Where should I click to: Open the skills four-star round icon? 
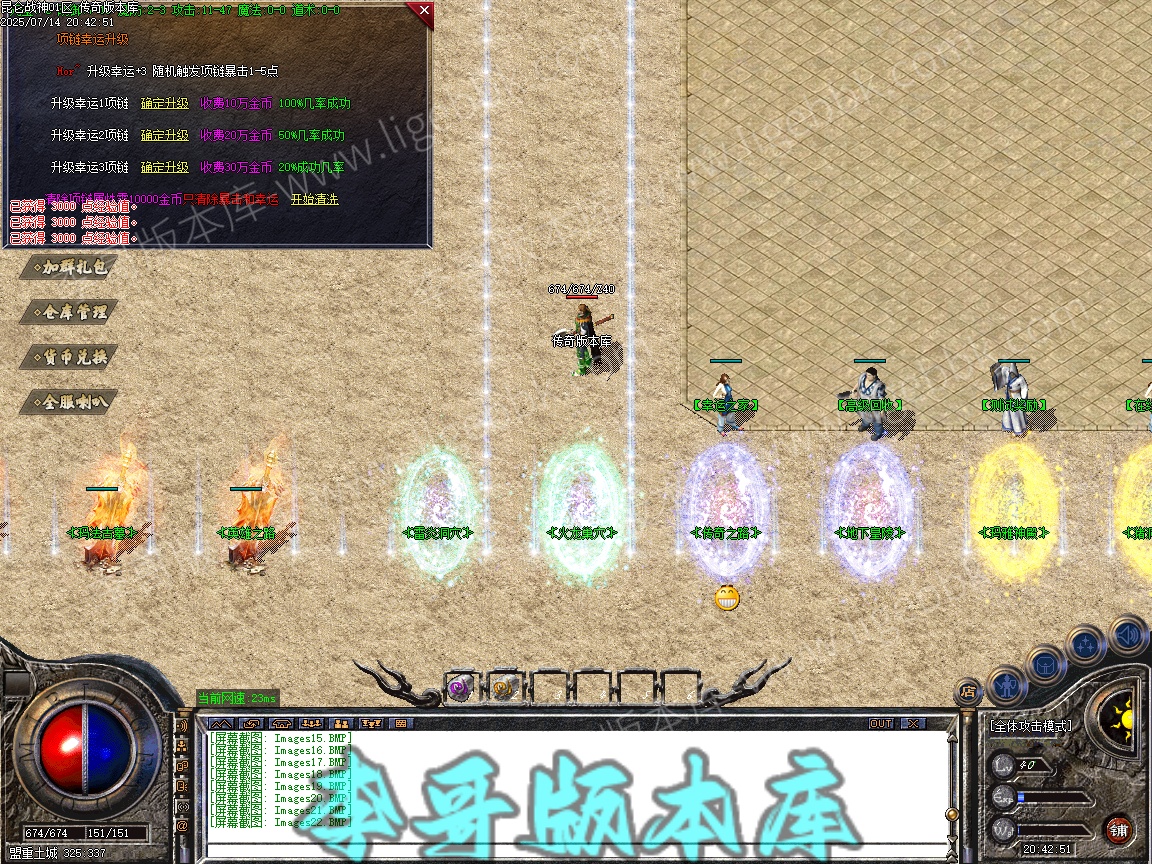(x=1085, y=645)
